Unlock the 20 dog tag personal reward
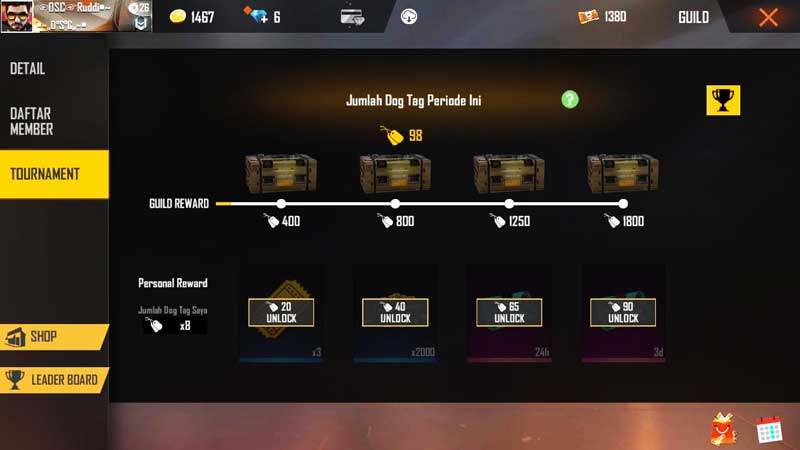 (x=281, y=312)
